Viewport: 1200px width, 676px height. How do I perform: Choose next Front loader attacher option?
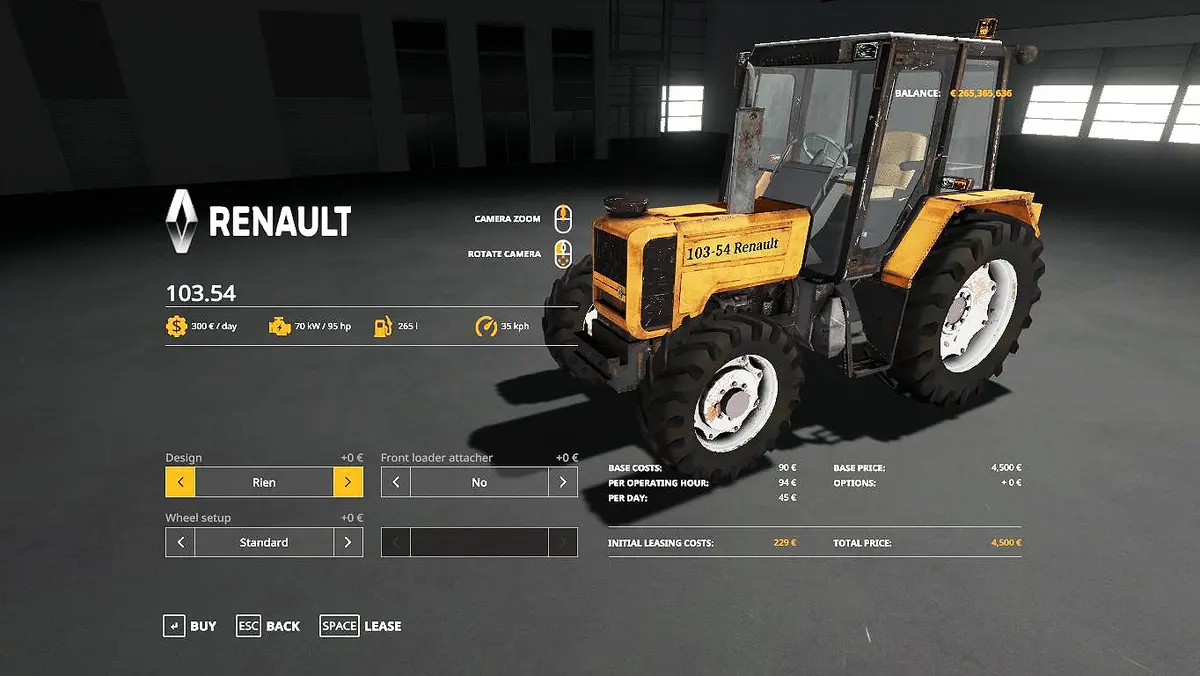click(x=563, y=482)
